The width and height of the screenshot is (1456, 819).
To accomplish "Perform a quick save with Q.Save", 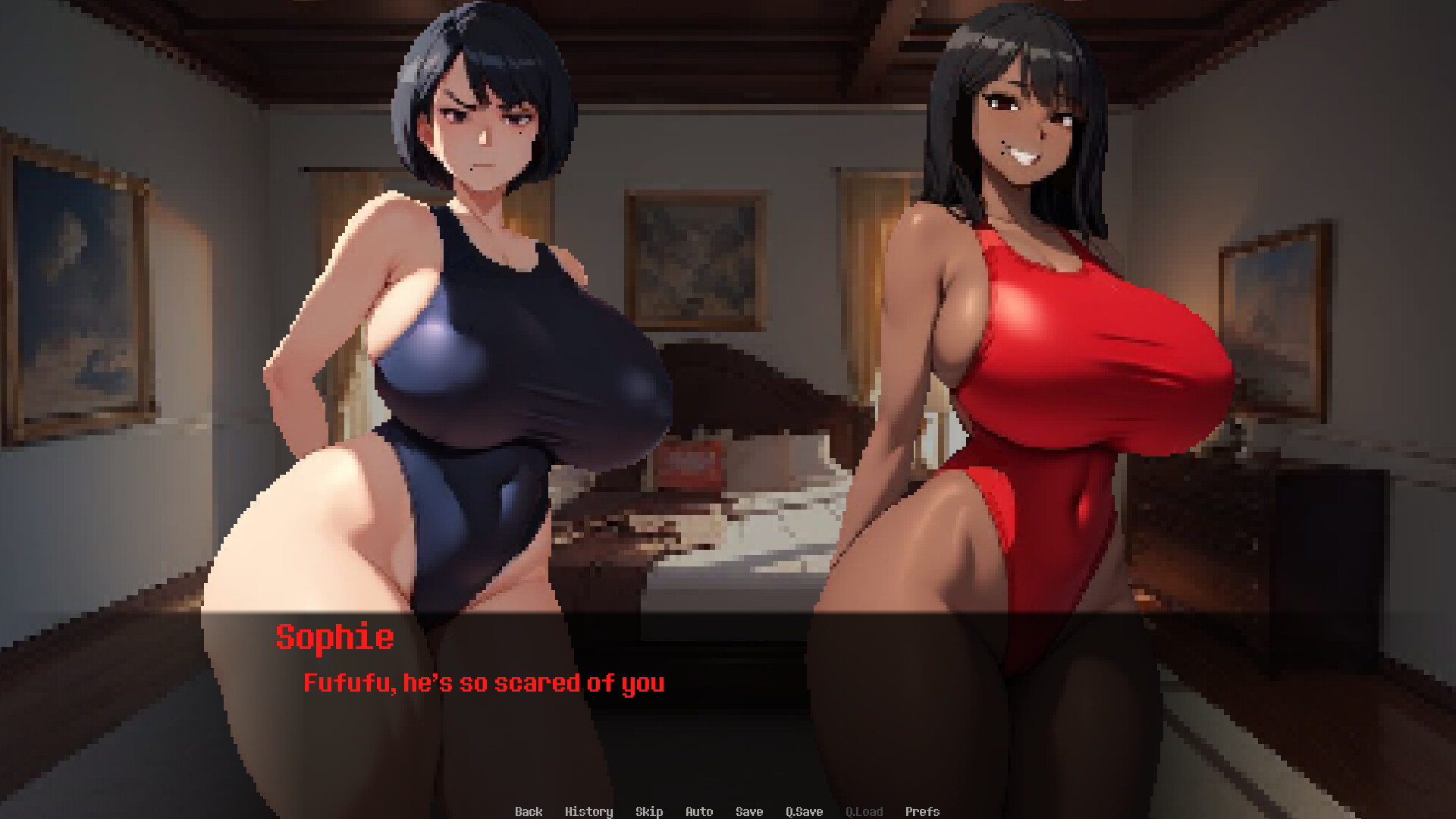I will point(805,811).
